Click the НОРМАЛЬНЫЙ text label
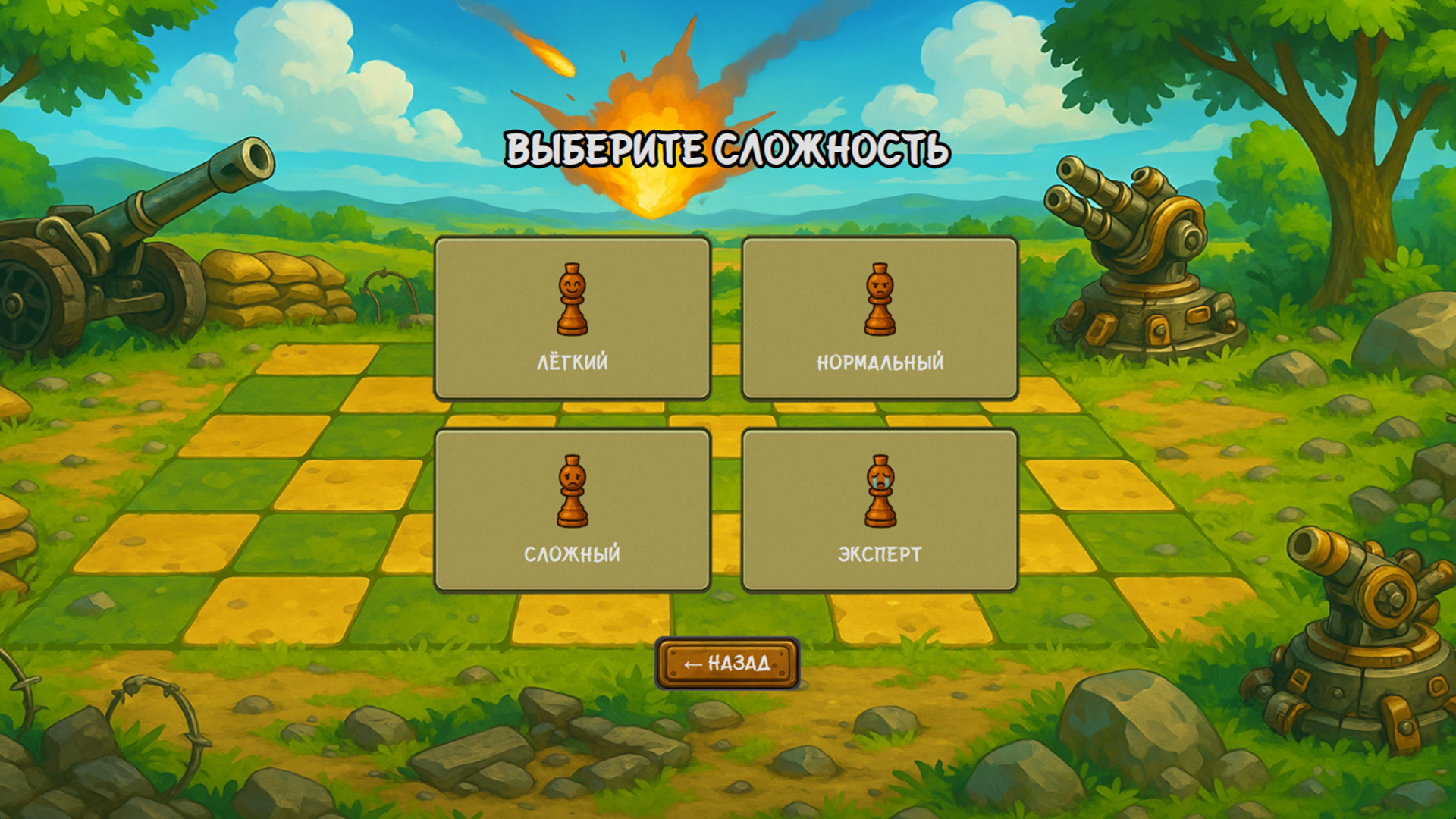 [880, 362]
